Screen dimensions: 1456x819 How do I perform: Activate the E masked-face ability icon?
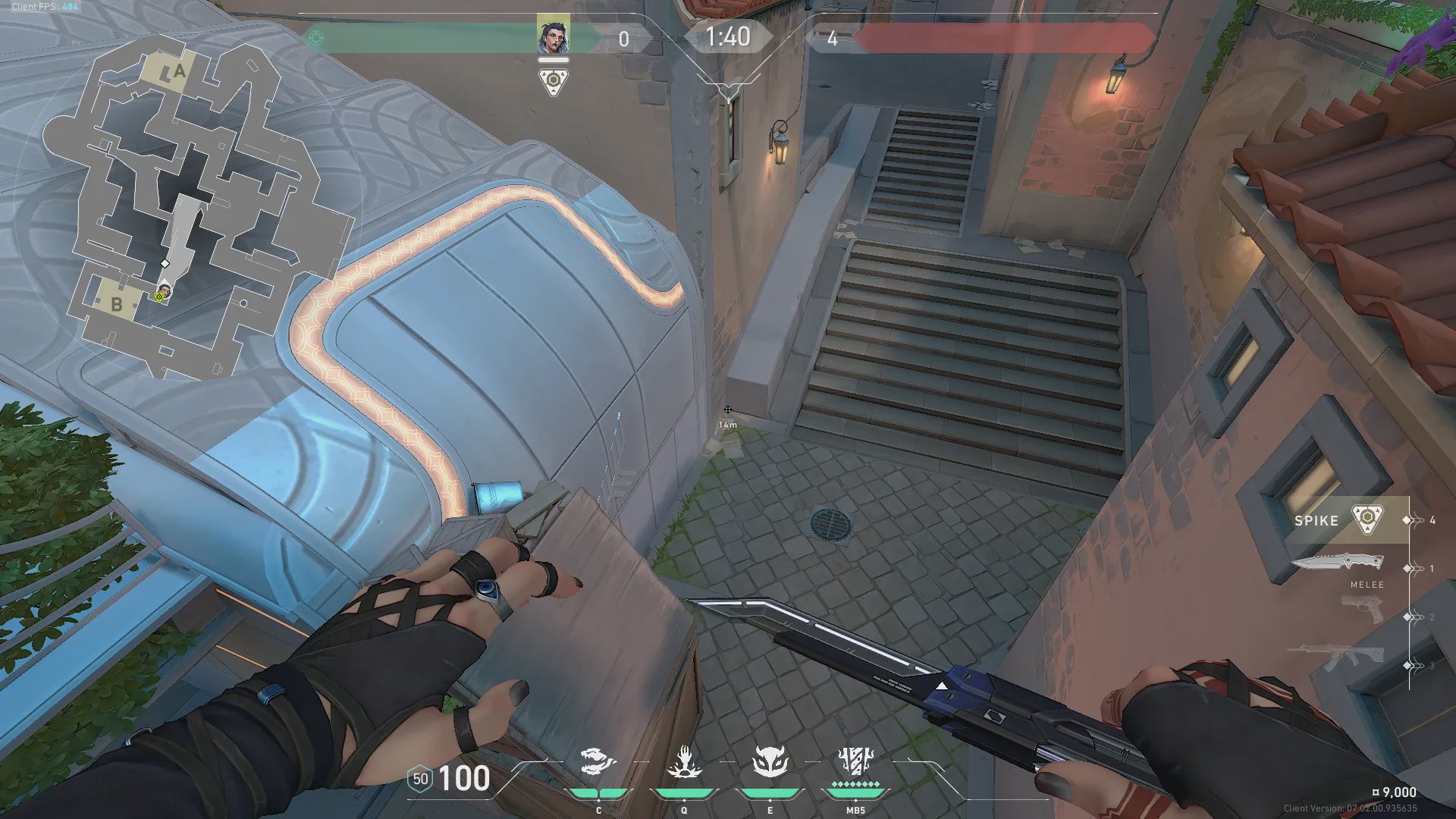[770, 762]
